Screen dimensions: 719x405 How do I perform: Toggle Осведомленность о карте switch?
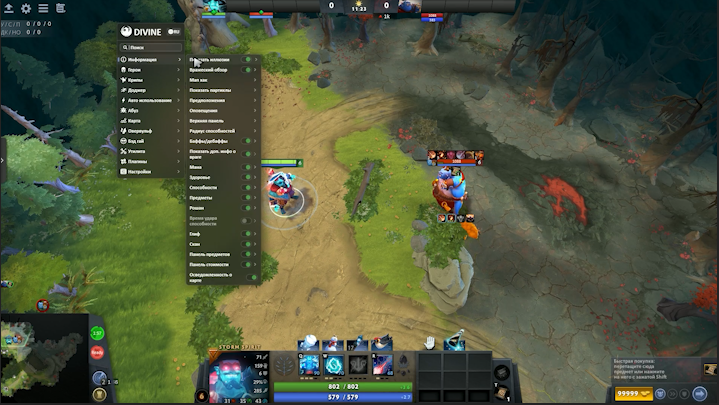(248, 276)
